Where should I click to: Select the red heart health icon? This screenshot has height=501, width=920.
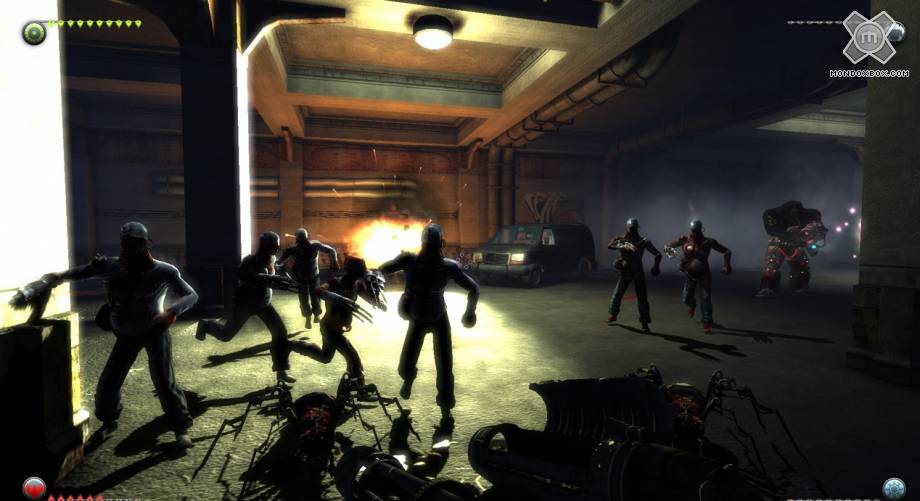(x=34, y=489)
